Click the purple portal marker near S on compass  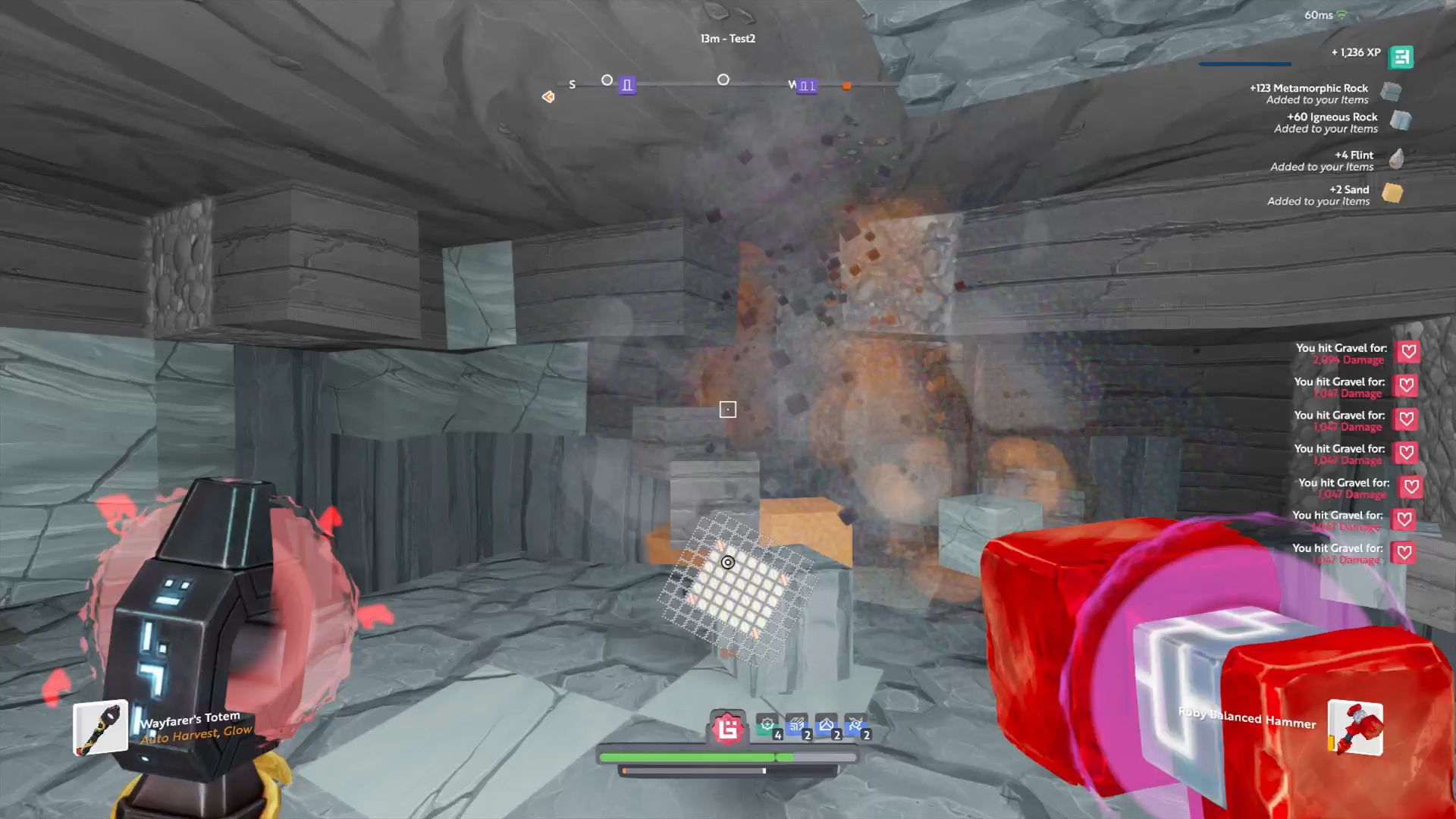coord(627,86)
